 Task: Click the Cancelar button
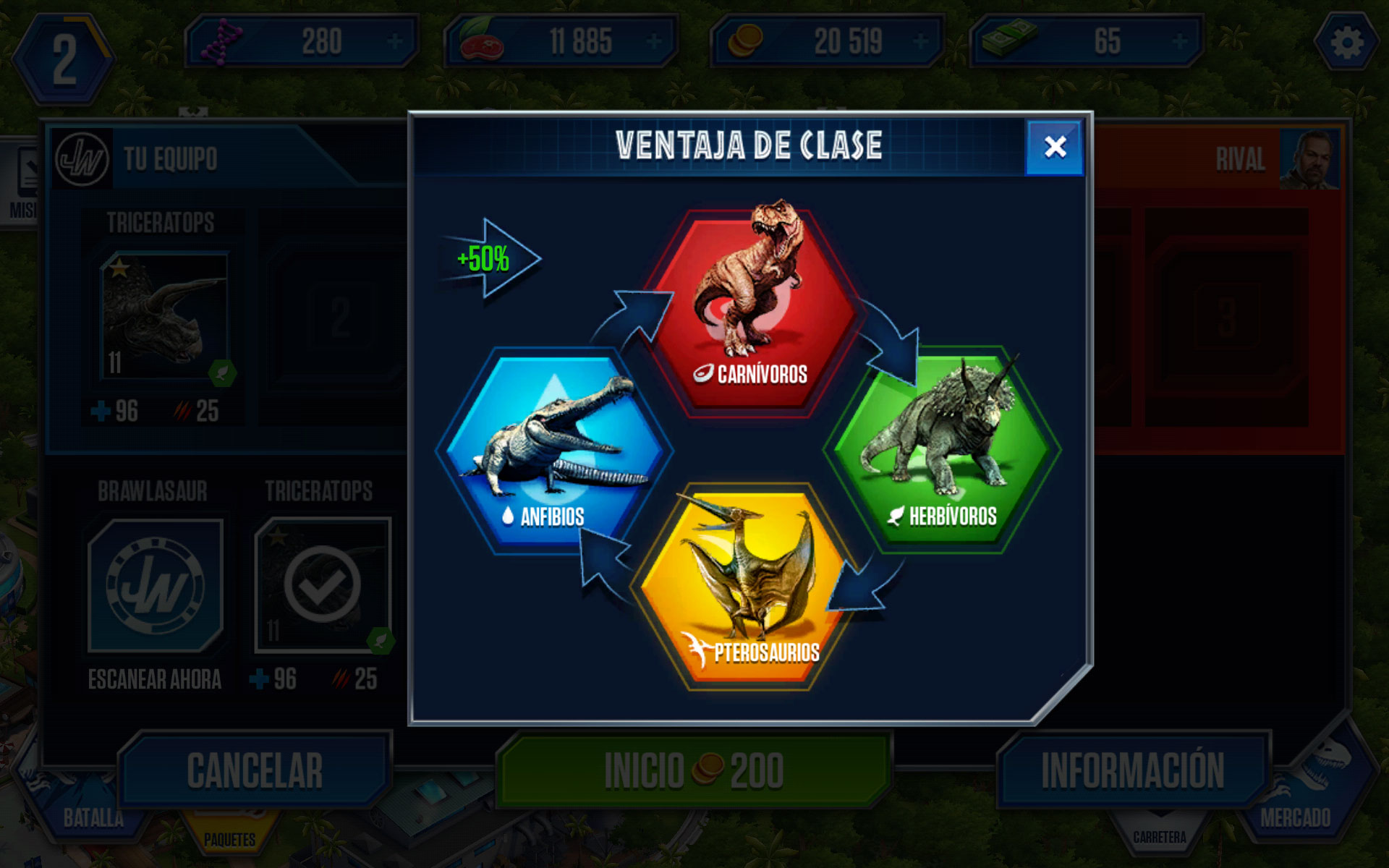click(x=255, y=770)
